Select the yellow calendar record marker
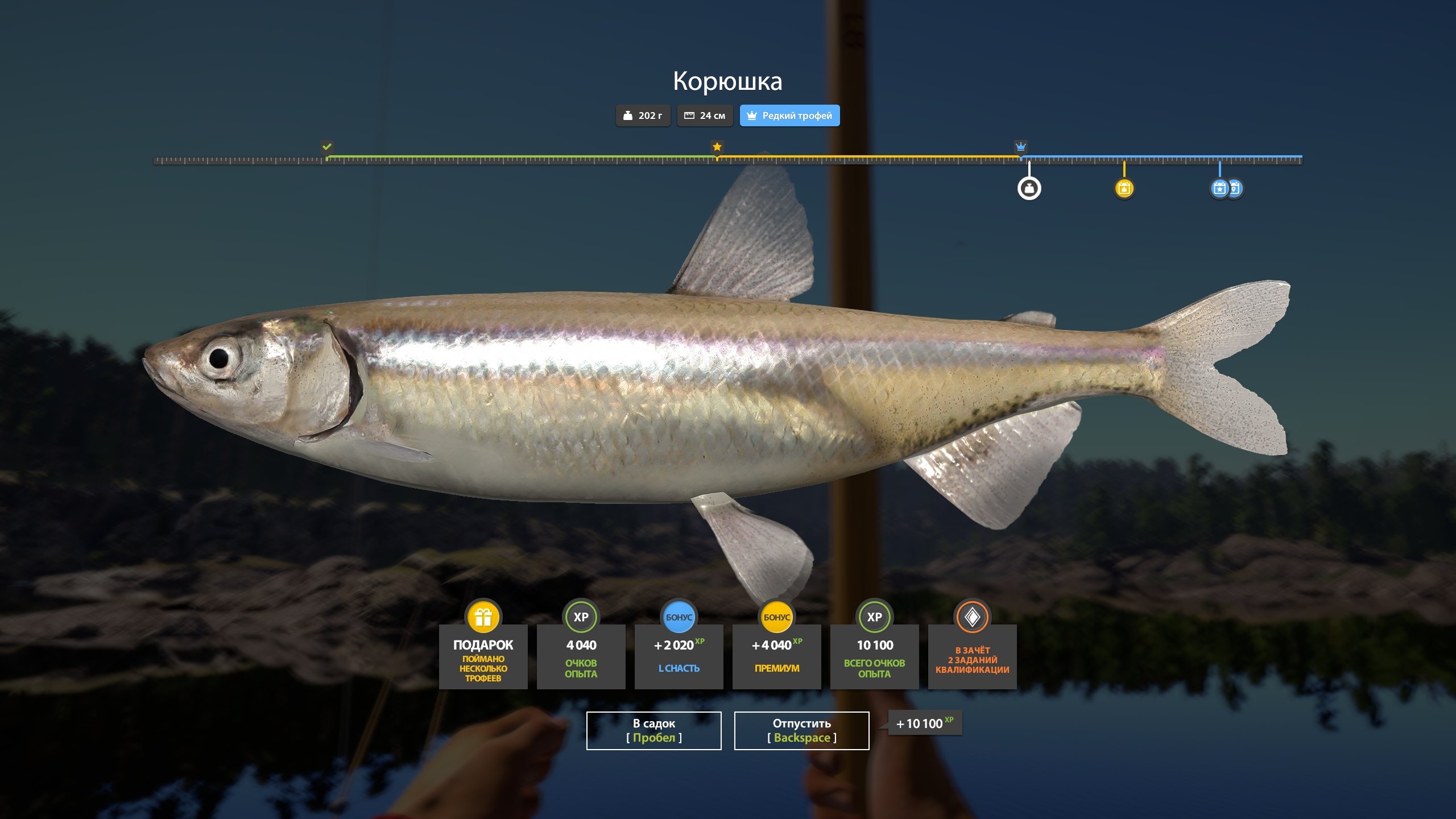The width and height of the screenshot is (1456, 819). pos(1124,188)
